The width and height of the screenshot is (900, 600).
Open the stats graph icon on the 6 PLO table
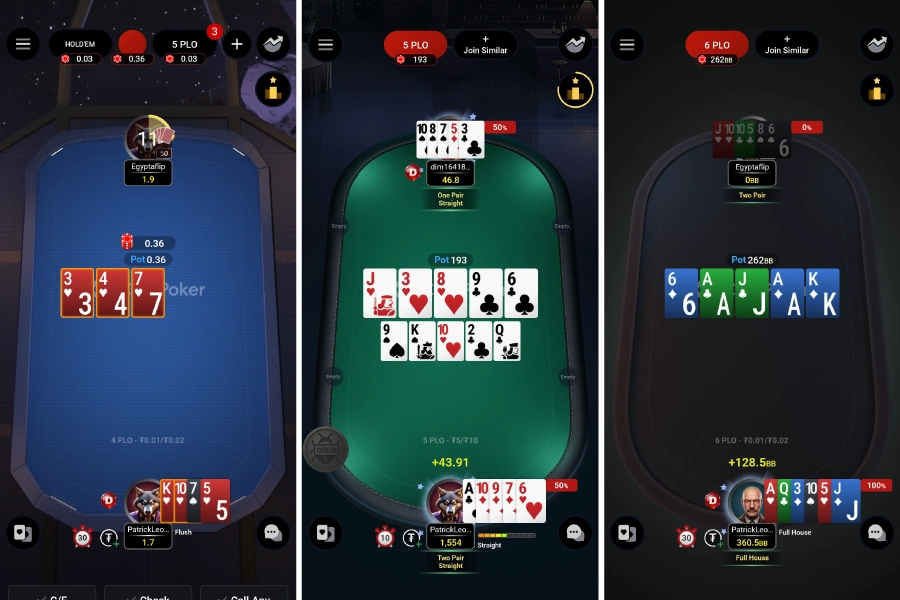tap(876, 44)
